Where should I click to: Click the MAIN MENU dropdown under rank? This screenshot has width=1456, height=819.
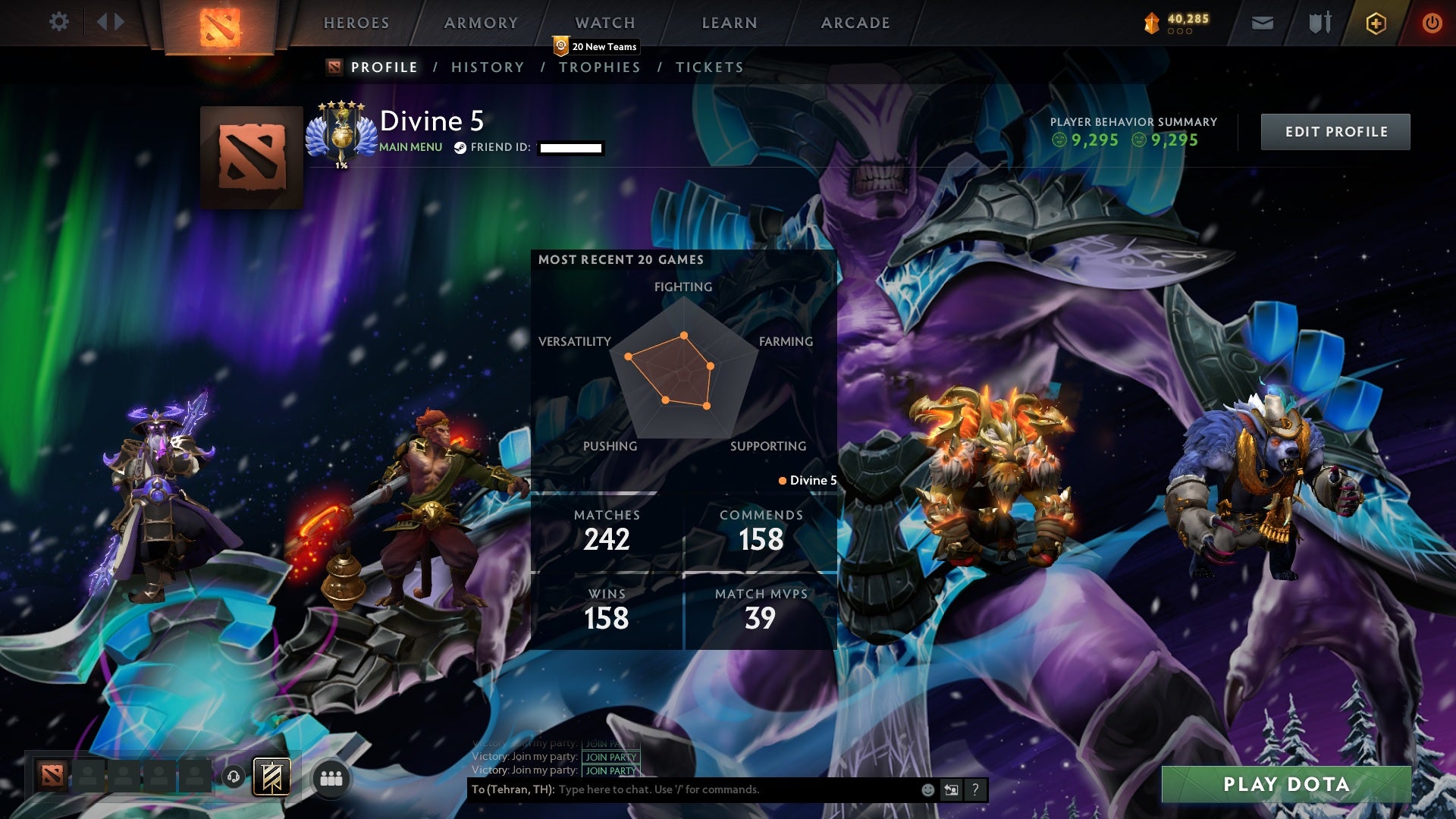(409, 148)
